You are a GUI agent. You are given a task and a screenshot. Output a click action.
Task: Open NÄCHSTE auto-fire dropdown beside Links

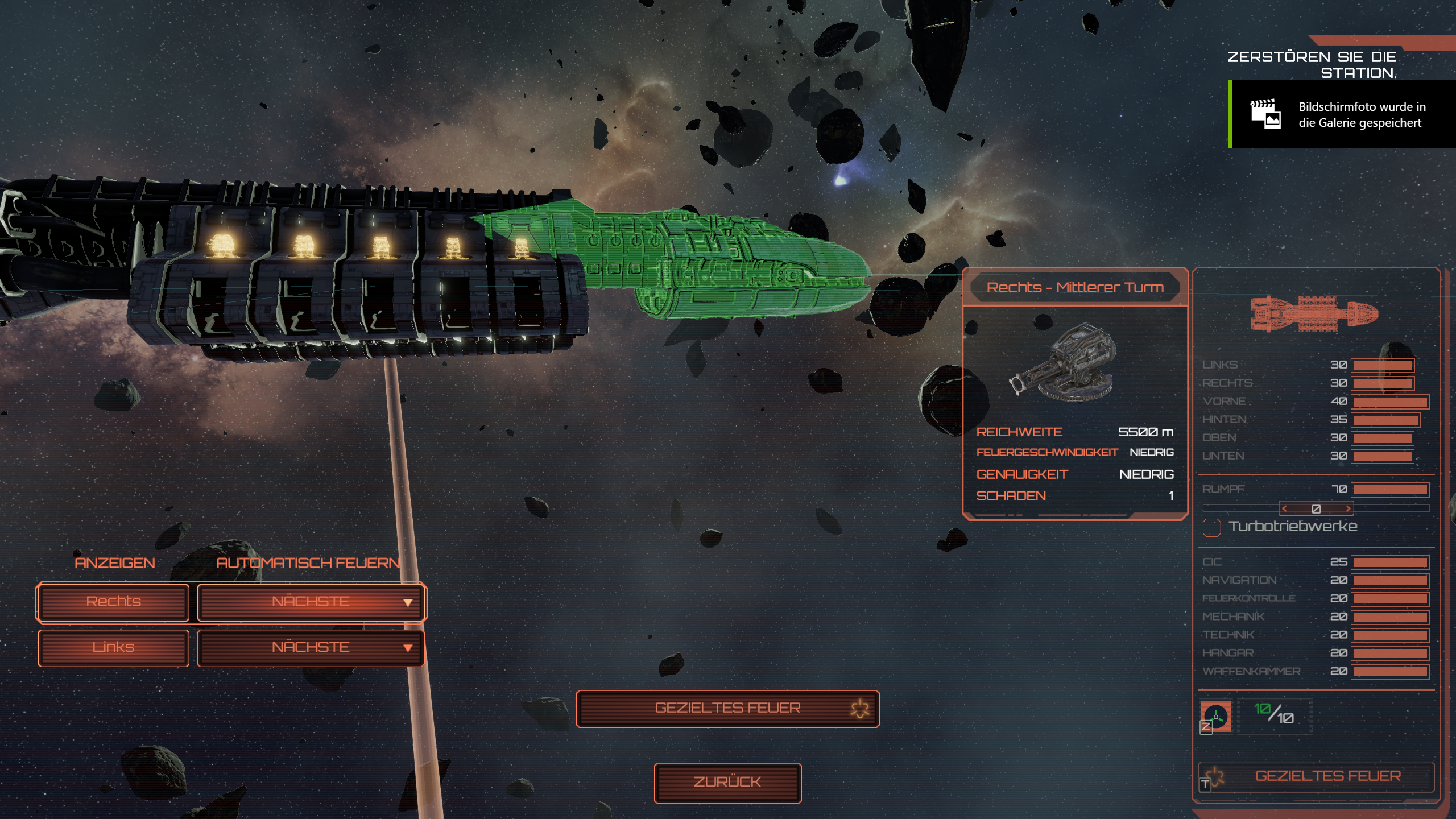click(311, 647)
